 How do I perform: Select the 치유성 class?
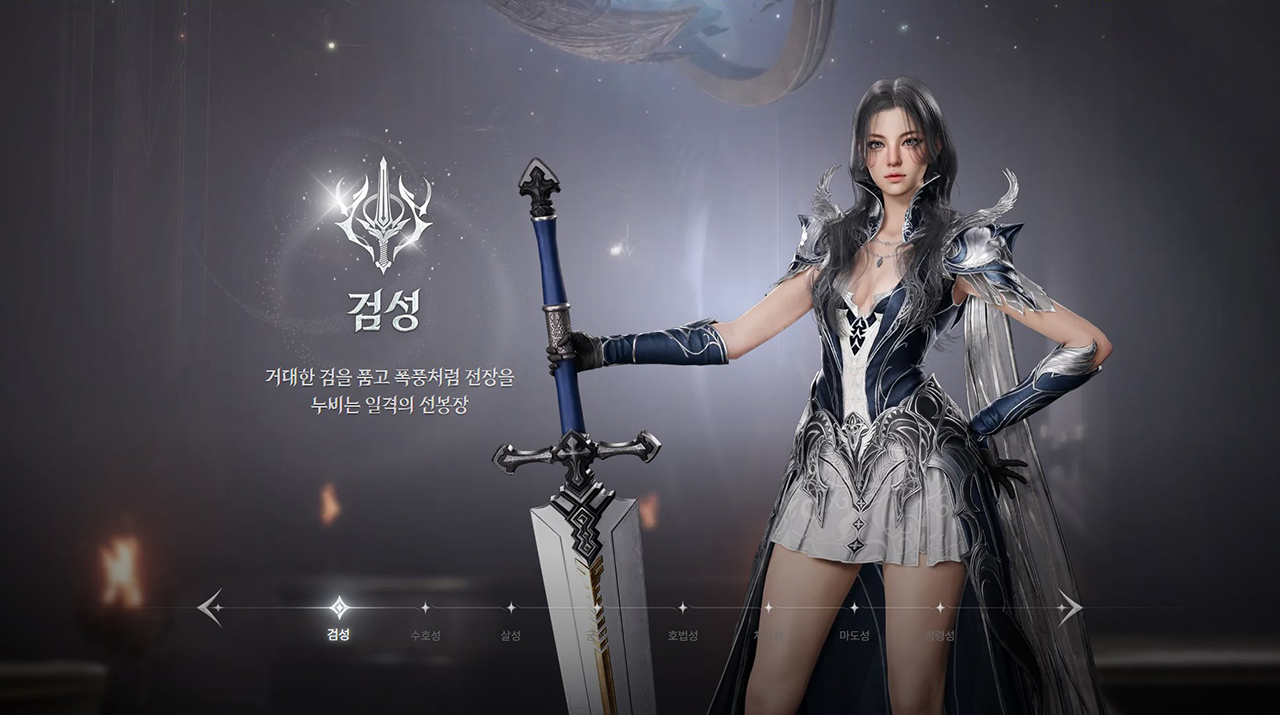point(768,607)
